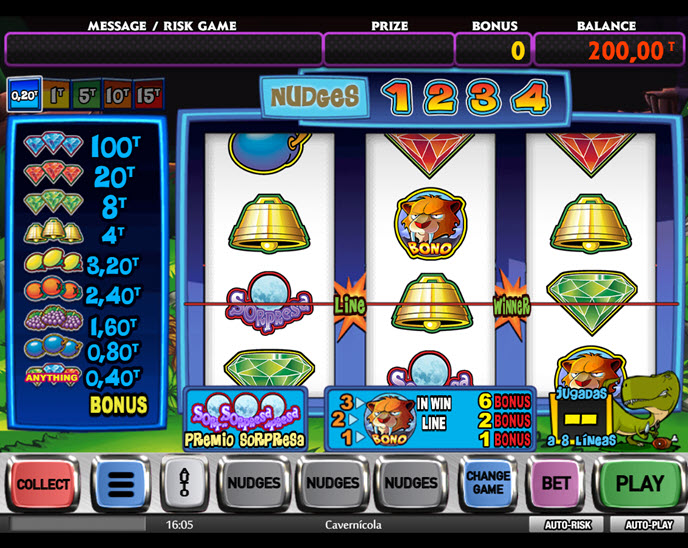Activate the 15T bet tab
Screen dimensions: 688x548
click(148, 95)
